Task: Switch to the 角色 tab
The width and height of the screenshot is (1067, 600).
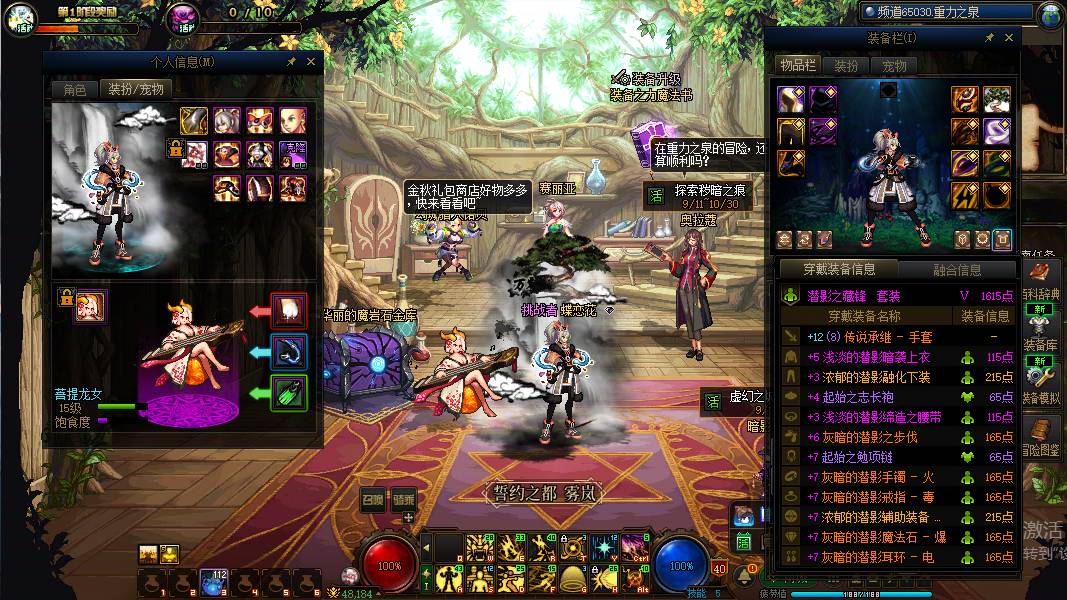Action: click(x=75, y=89)
